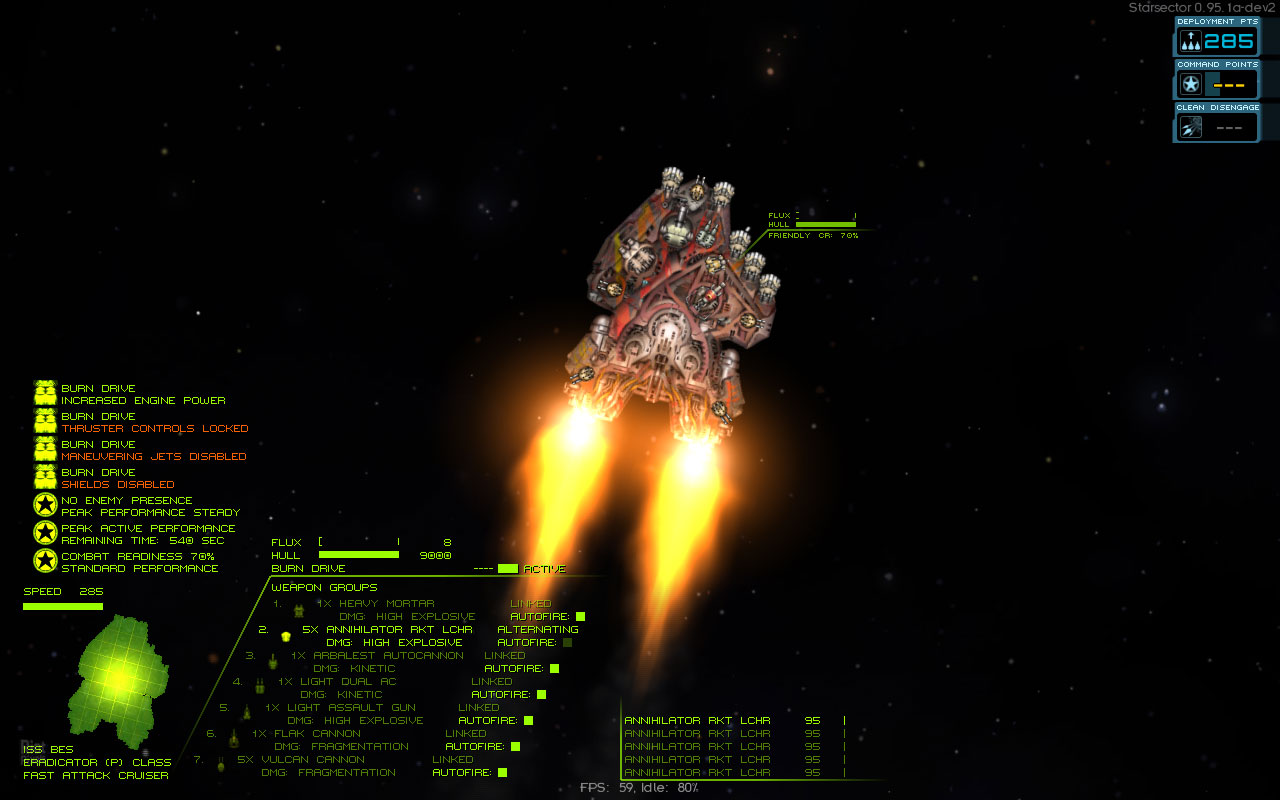Click the Burn Drive active indicator
Viewport: 1280px width, 800px height.
(x=508, y=569)
